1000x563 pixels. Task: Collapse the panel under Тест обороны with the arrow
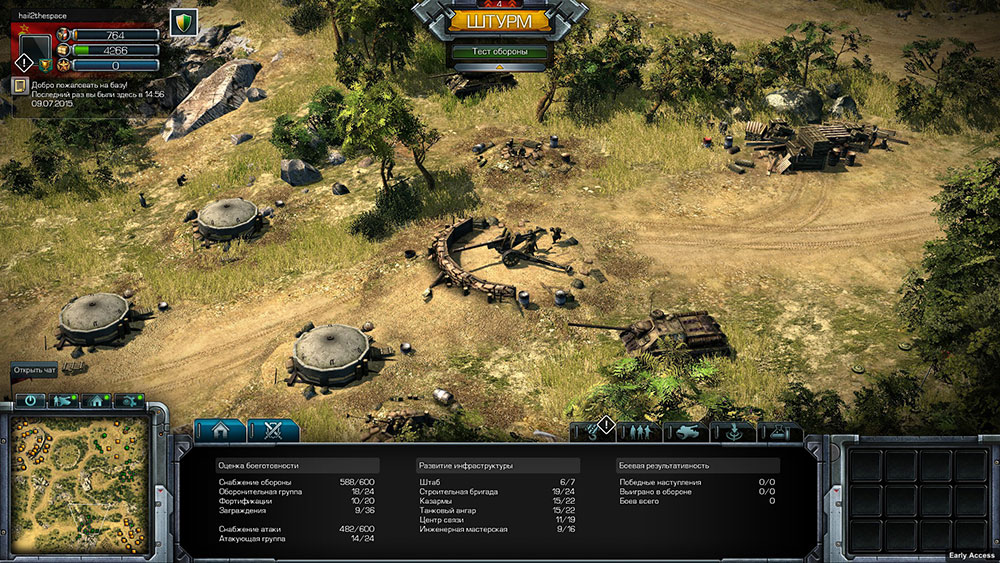(x=499, y=67)
